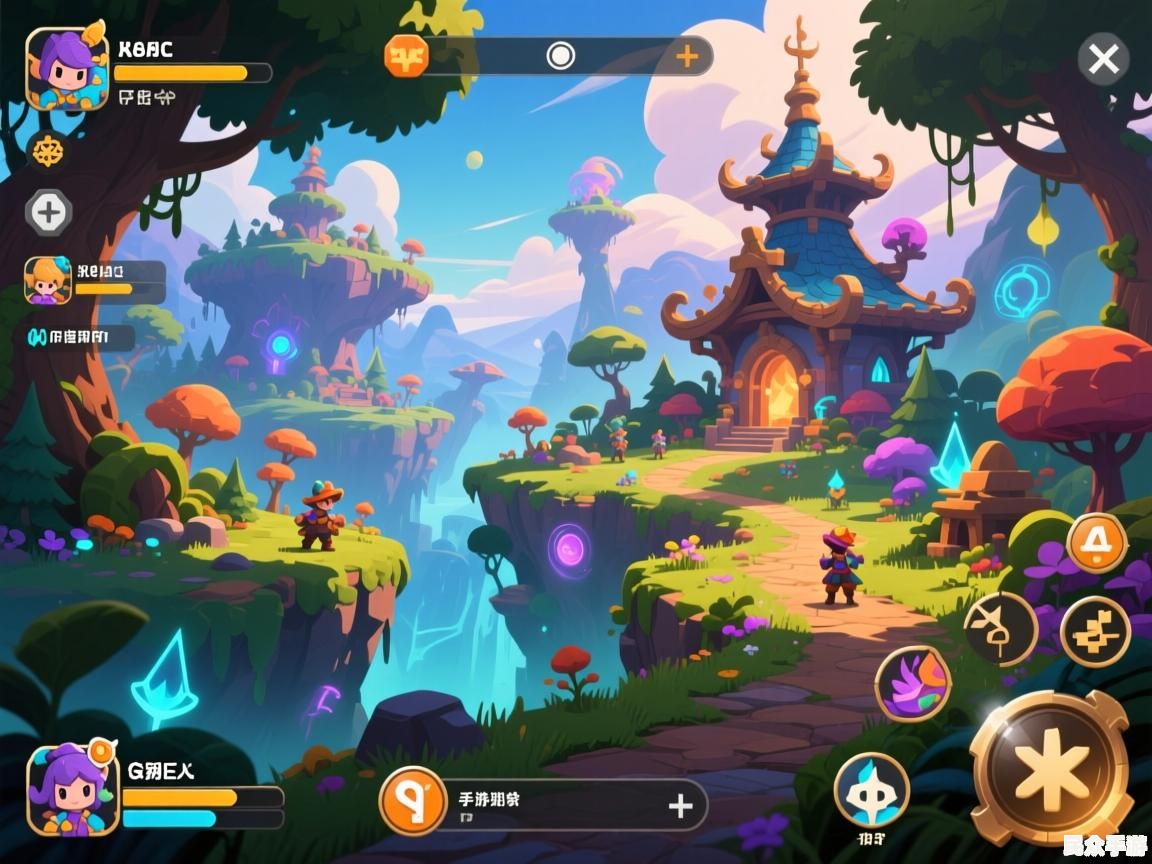
Task: Activate the golden rune skill button
Action: tap(1095, 632)
